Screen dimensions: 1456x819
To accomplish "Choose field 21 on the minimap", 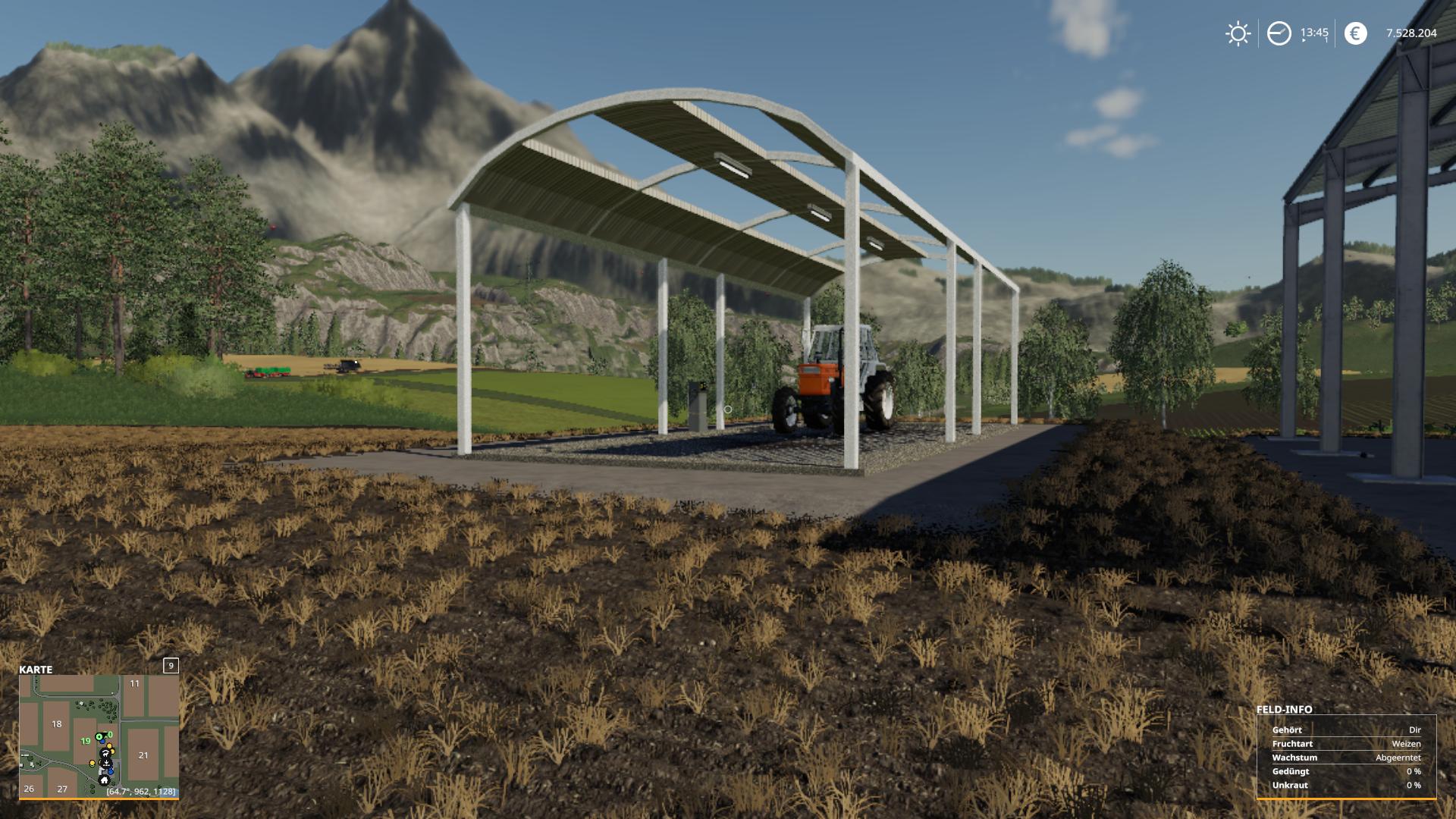I will pos(143,755).
